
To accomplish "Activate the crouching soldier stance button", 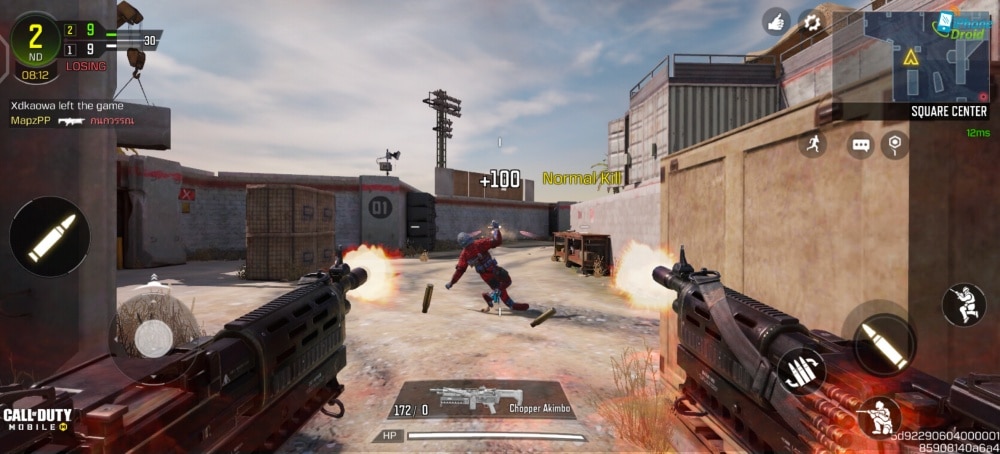I will click(879, 417).
